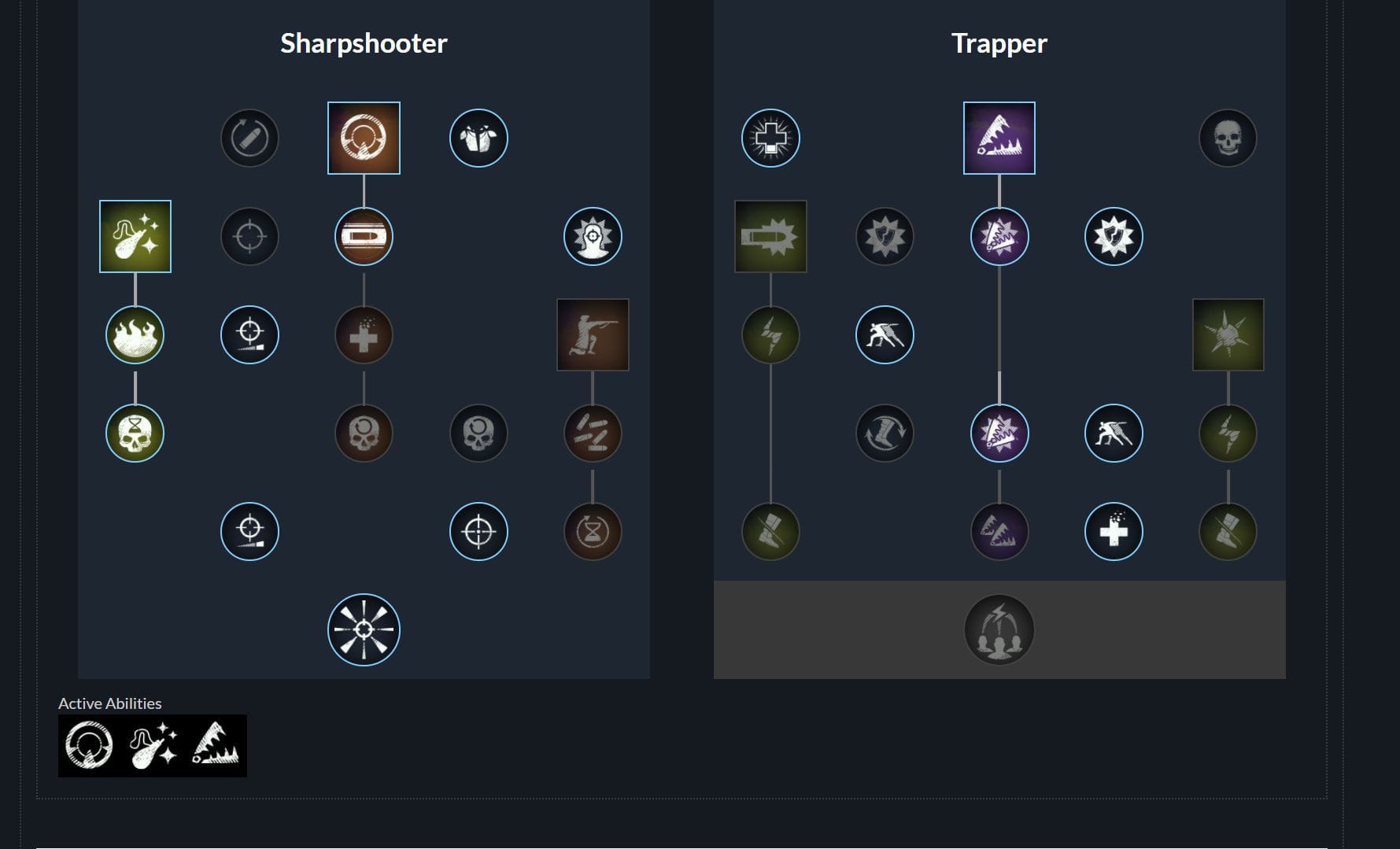Click the skull perk under the fire skill

[x=135, y=432]
